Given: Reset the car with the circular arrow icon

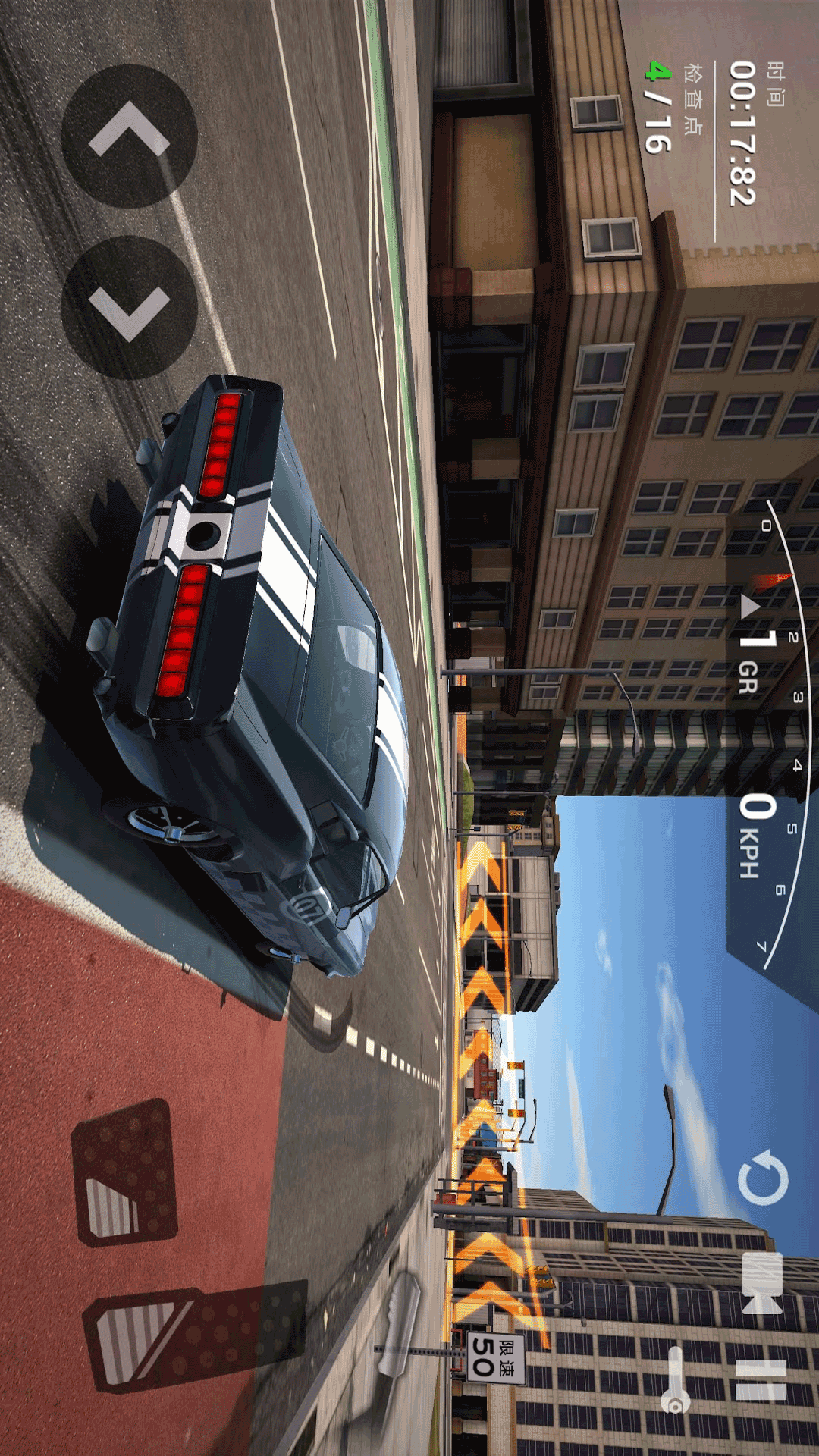Looking at the screenshot, I should tap(762, 1178).
